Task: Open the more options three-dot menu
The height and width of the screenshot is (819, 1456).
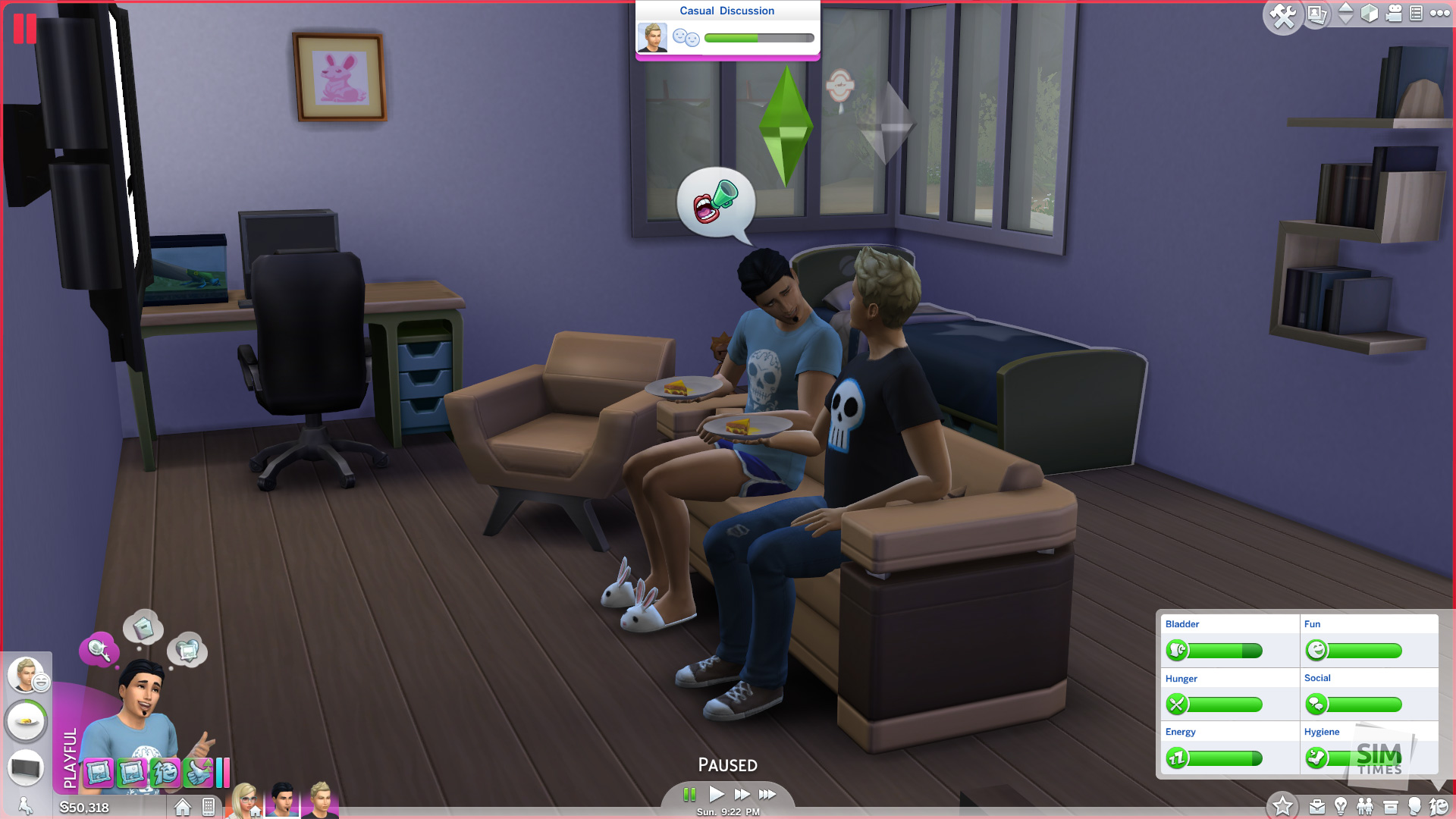Action: (1439, 14)
